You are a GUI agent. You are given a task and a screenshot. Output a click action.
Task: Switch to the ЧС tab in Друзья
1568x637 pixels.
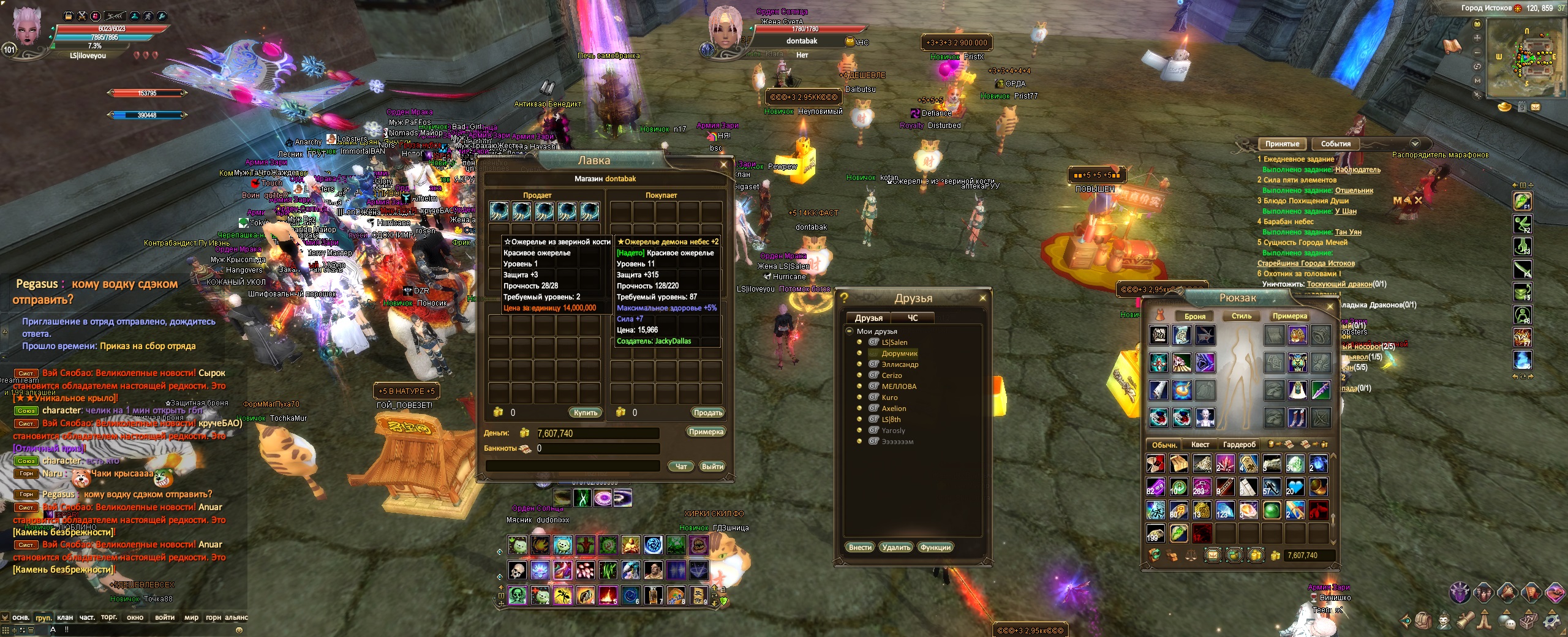pyautogui.click(x=912, y=318)
